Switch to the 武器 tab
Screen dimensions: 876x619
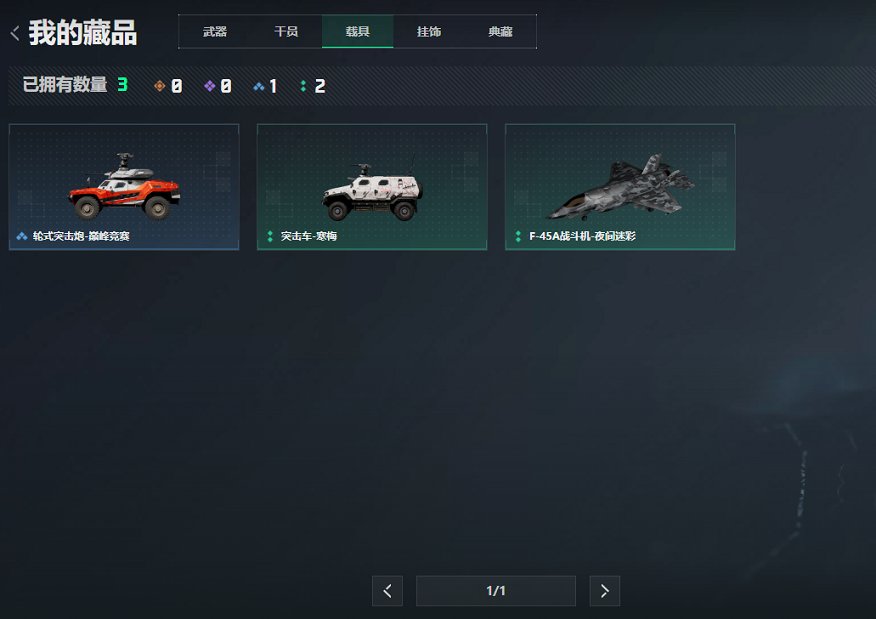pyautogui.click(x=215, y=32)
